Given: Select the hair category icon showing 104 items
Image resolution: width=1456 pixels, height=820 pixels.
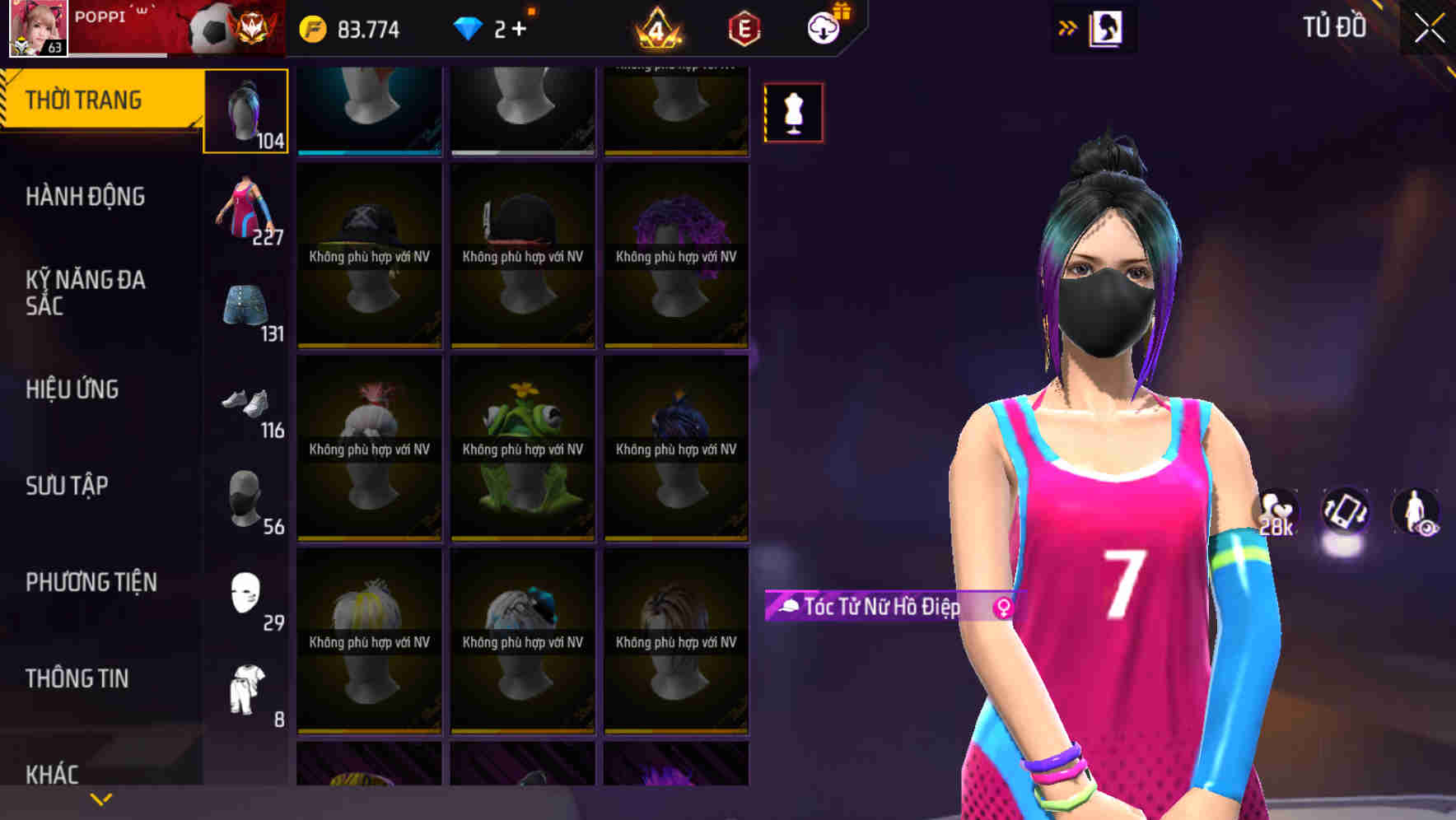Looking at the screenshot, I should (x=246, y=109).
